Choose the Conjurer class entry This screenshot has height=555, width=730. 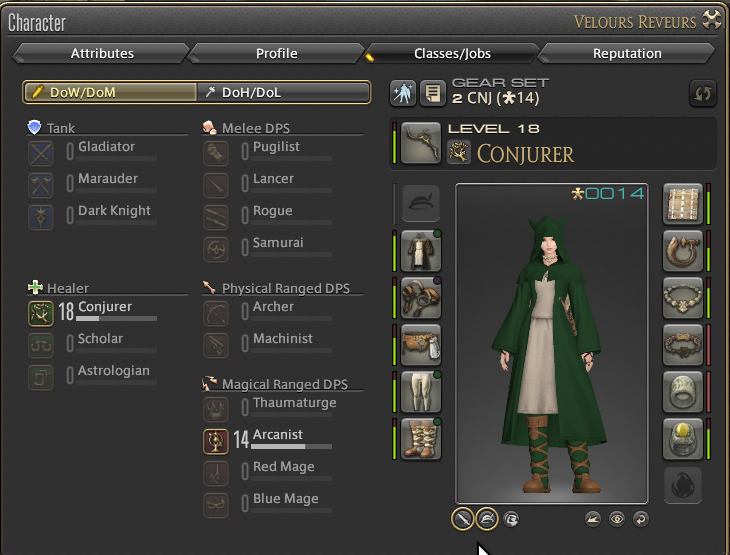(104, 308)
